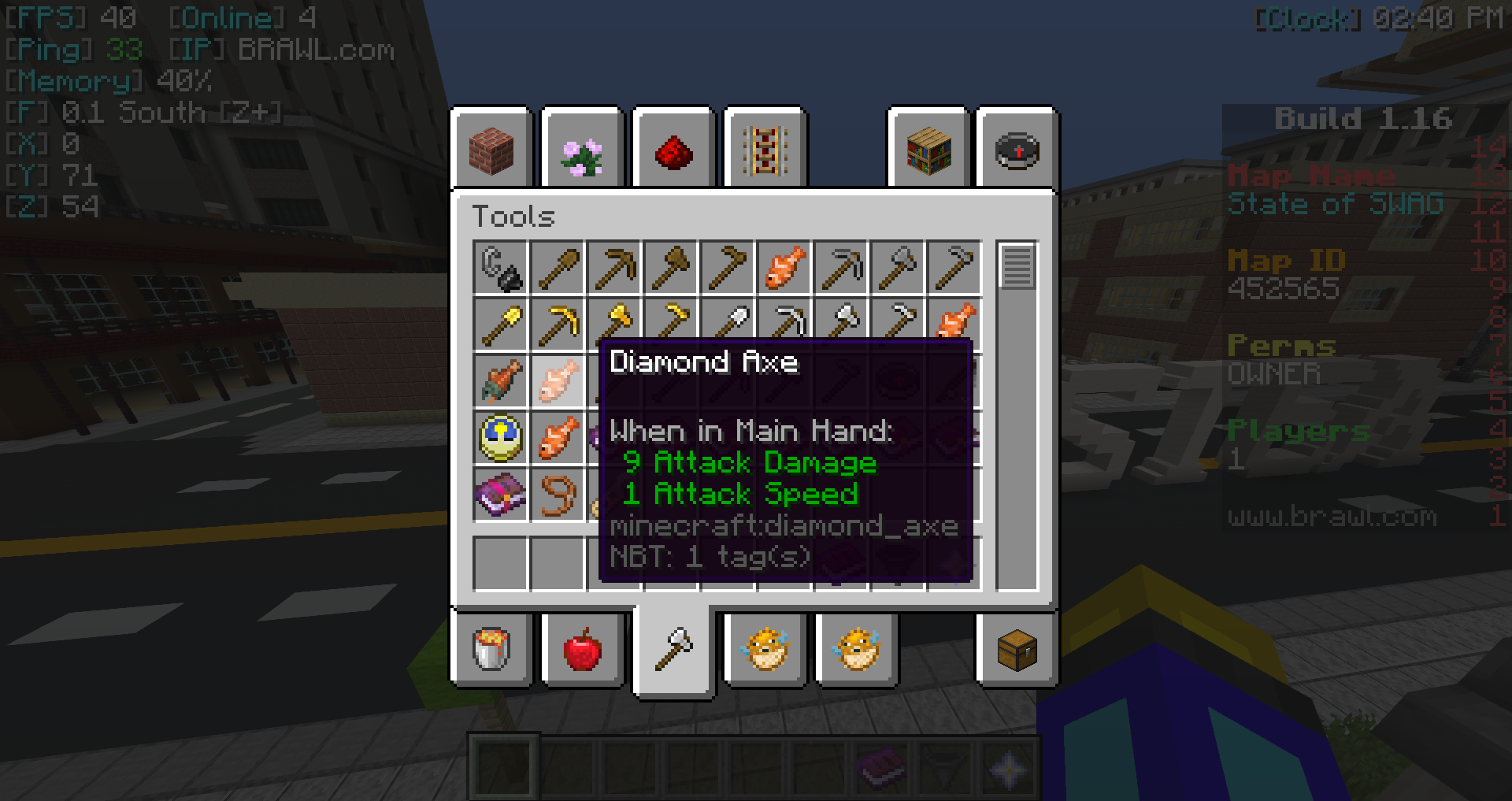Pick the golden pickaxe
The width and height of the screenshot is (1512, 801).
[x=558, y=324]
